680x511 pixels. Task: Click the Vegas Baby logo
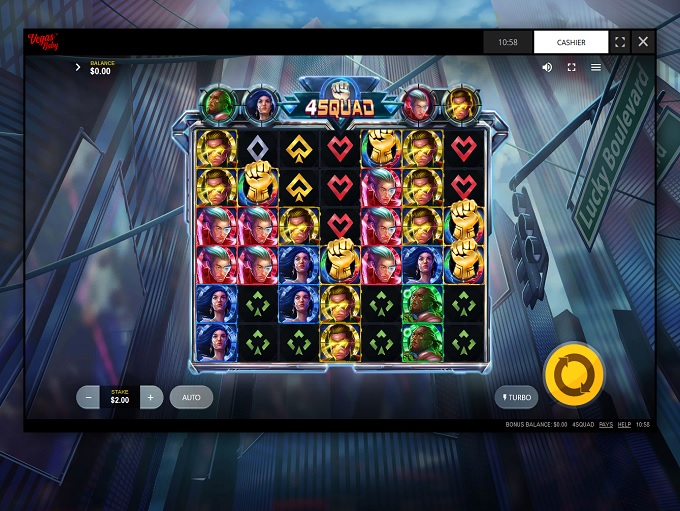tap(42, 42)
